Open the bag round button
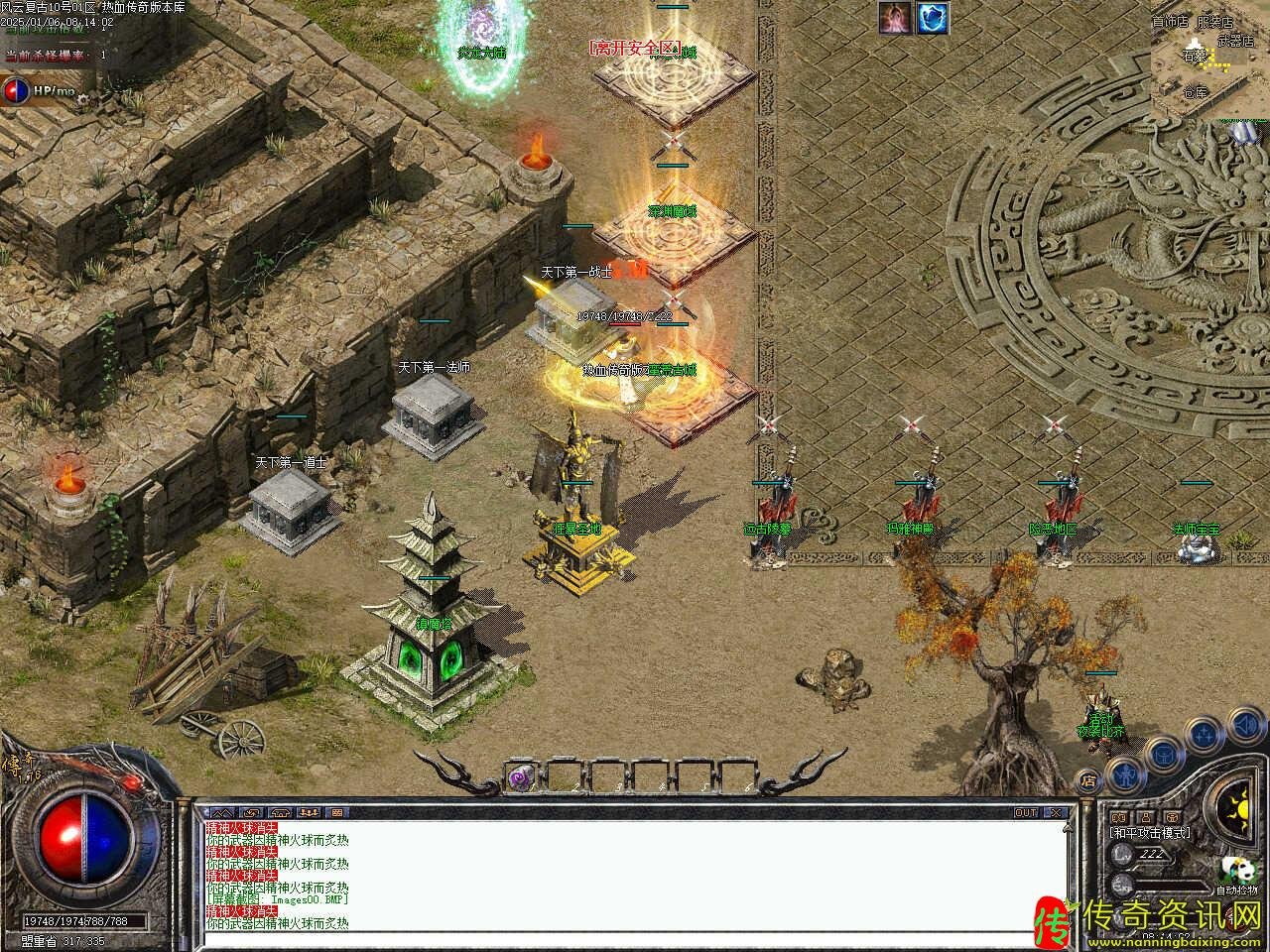 pyautogui.click(x=1163, y=753)
